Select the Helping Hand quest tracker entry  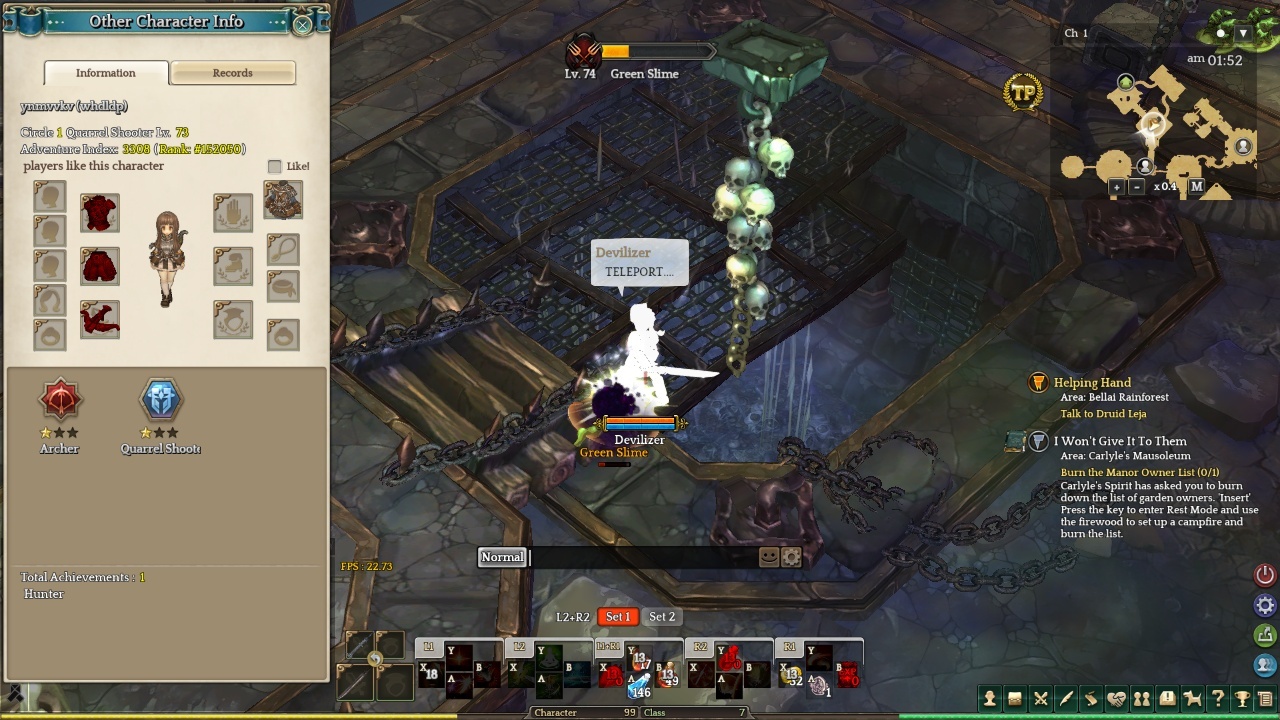[x=1092, y=383]
